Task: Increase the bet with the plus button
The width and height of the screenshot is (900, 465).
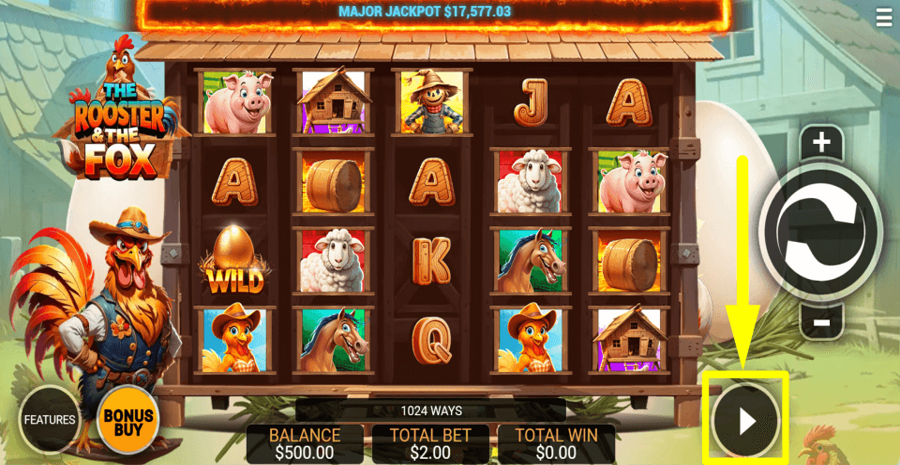Action: (x=821, y=143)
